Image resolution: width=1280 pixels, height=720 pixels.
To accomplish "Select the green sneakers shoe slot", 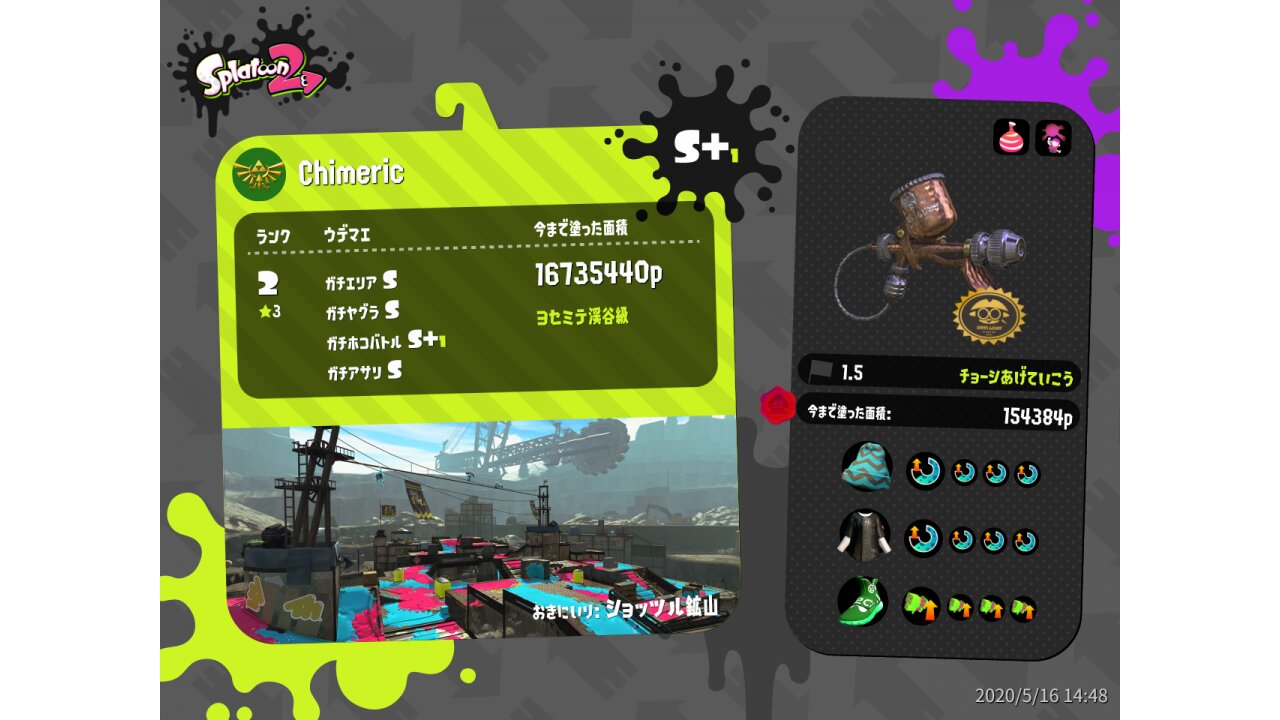I will [x=862, y=602].
